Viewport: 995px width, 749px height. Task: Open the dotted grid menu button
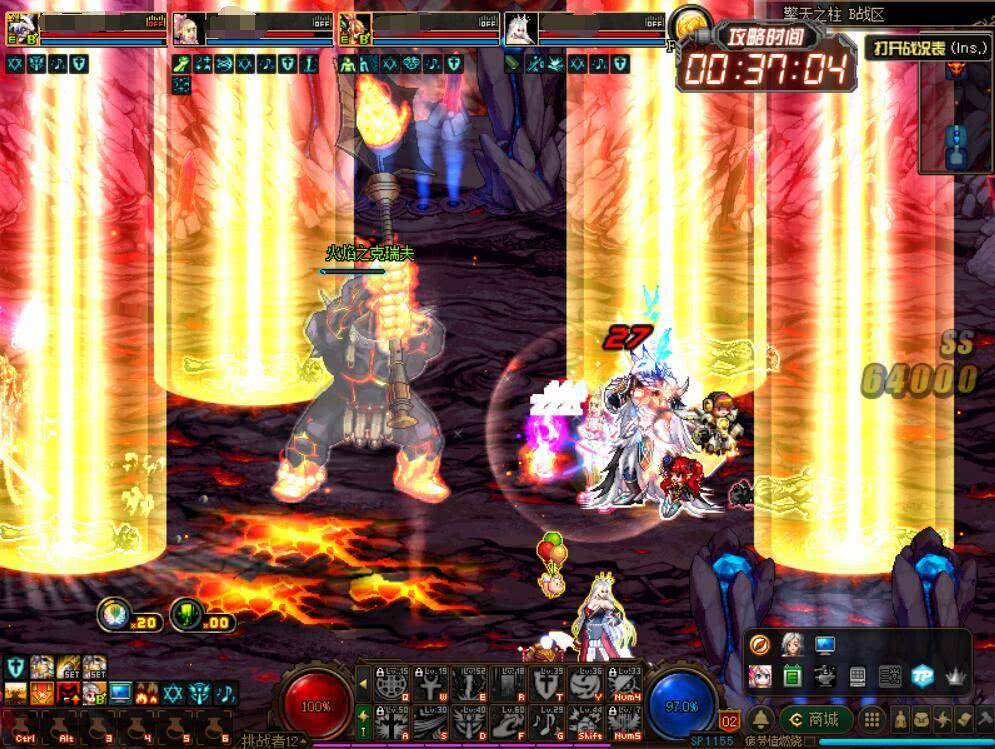coord(872,719)
